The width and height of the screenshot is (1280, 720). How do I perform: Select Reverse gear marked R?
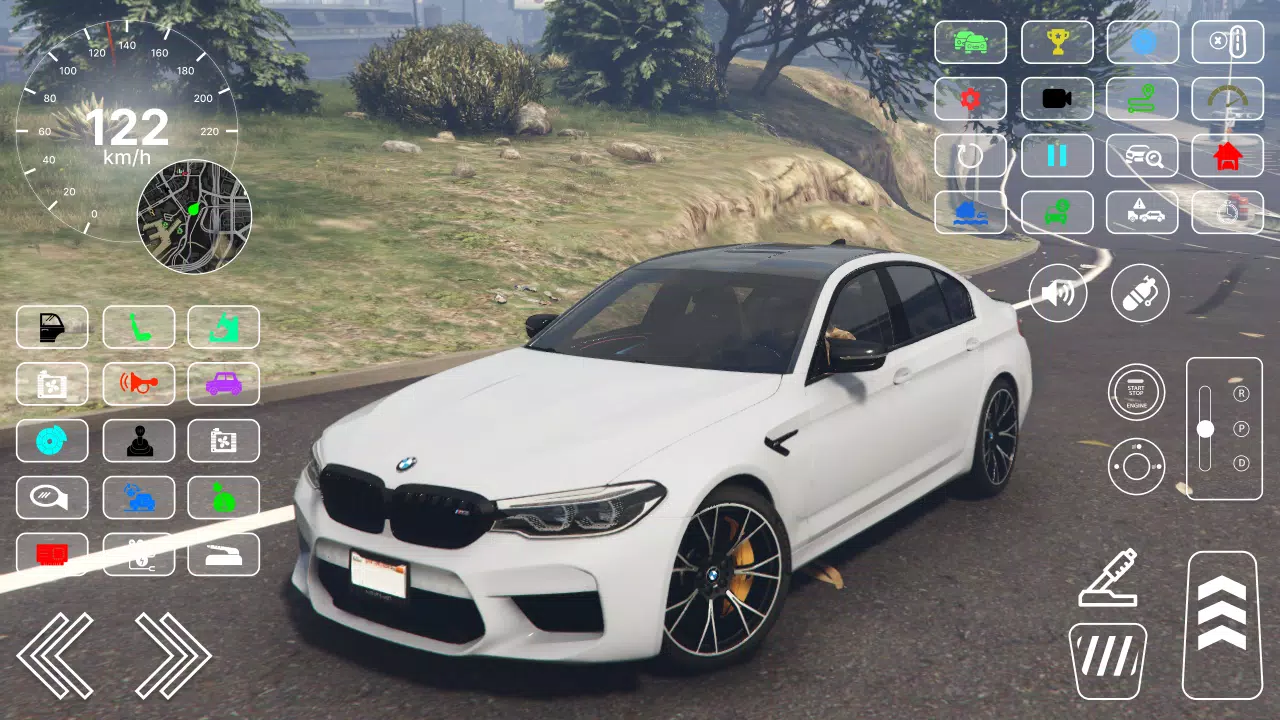coord(1241,393)
